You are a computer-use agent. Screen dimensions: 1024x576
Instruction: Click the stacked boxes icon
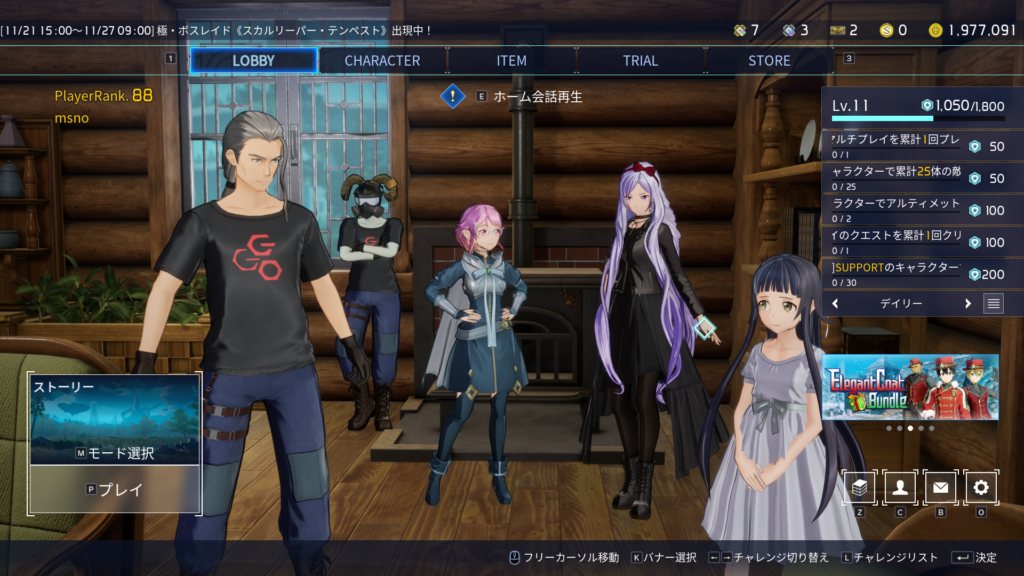(861, 487)
